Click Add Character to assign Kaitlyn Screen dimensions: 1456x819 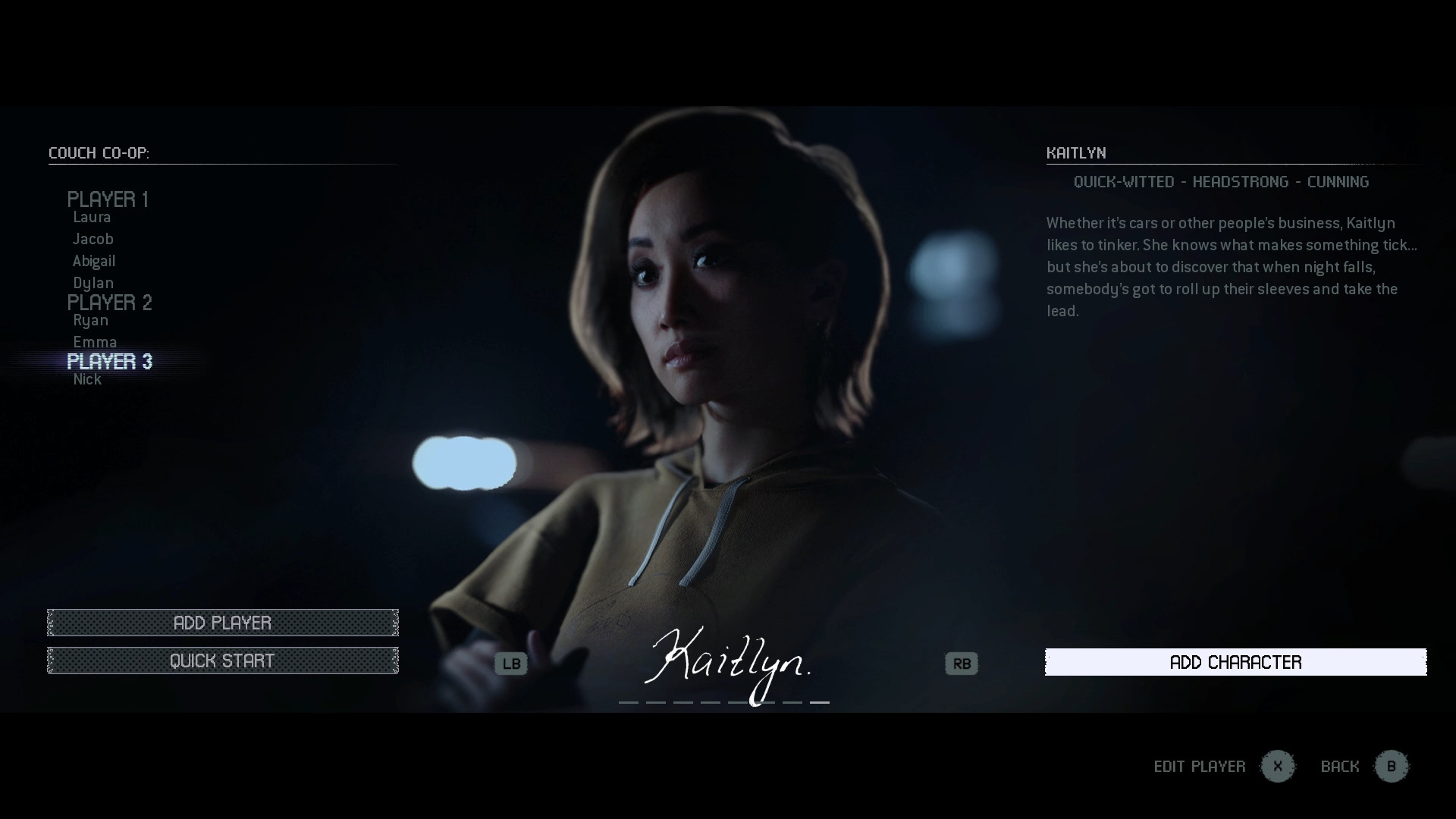(x=1235, y=662)
